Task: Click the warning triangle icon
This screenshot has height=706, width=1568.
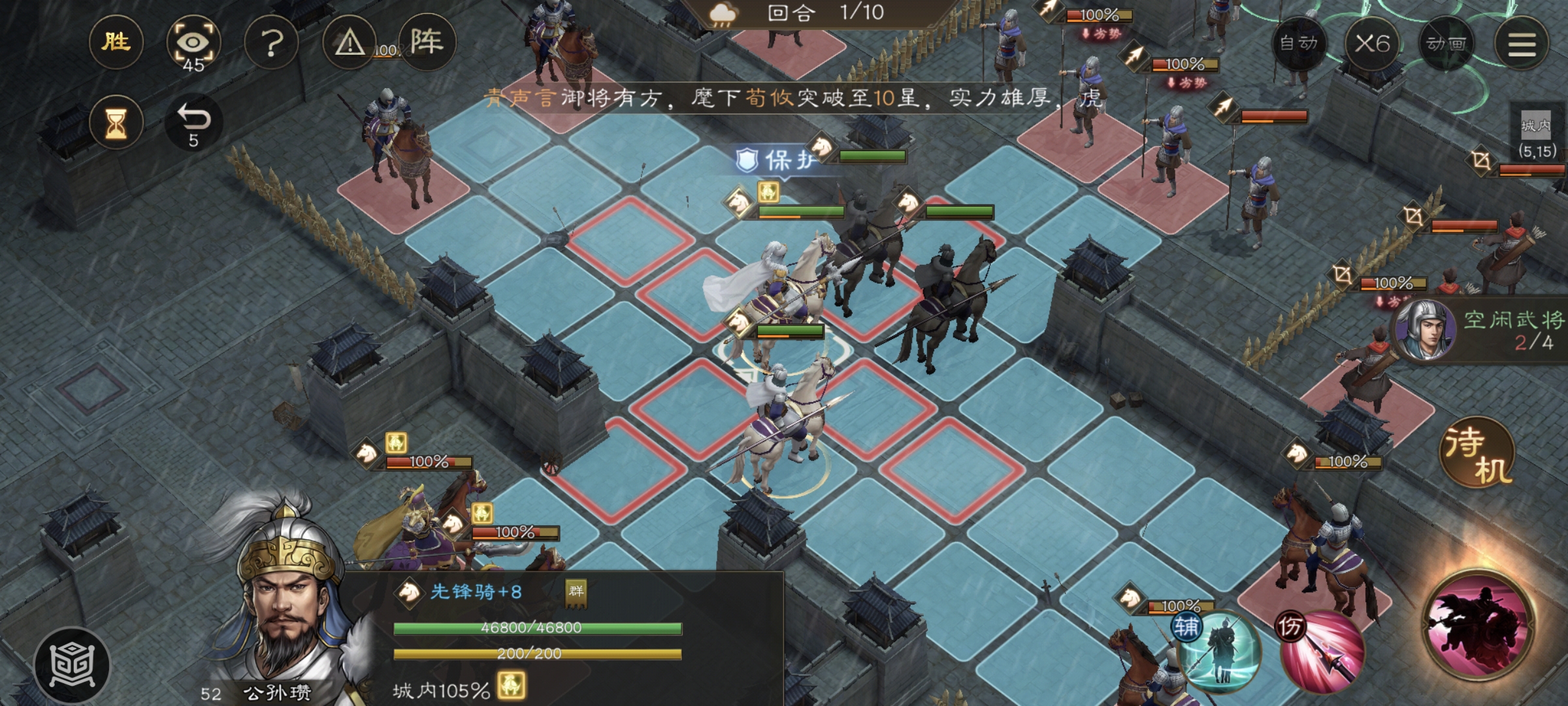Action: point(350,44)
